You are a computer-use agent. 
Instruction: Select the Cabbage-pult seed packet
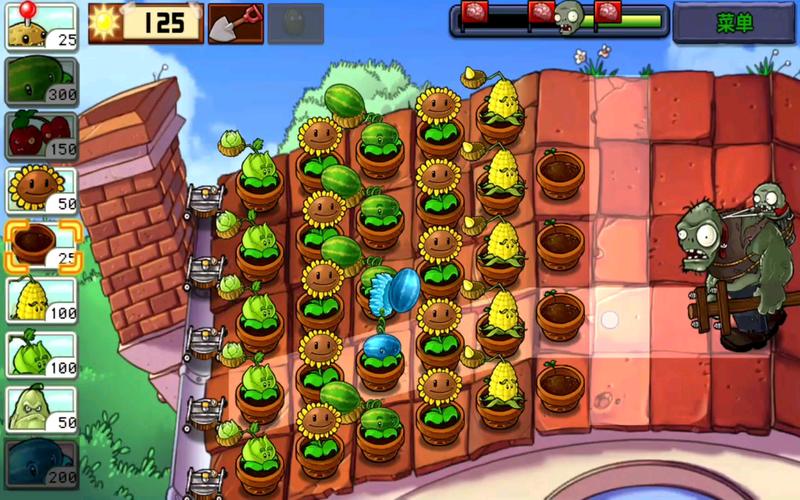click(41, 353)
